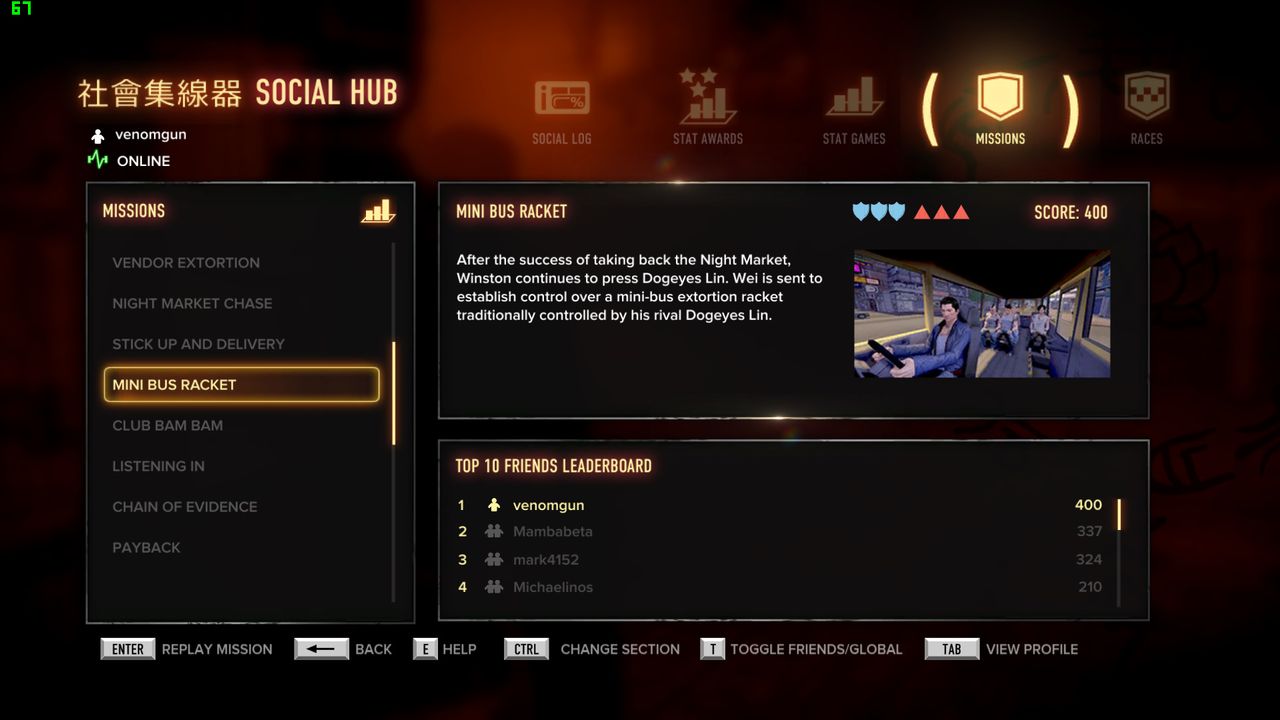
Task: Choose the Missions tab
Action: point(1000,110)
